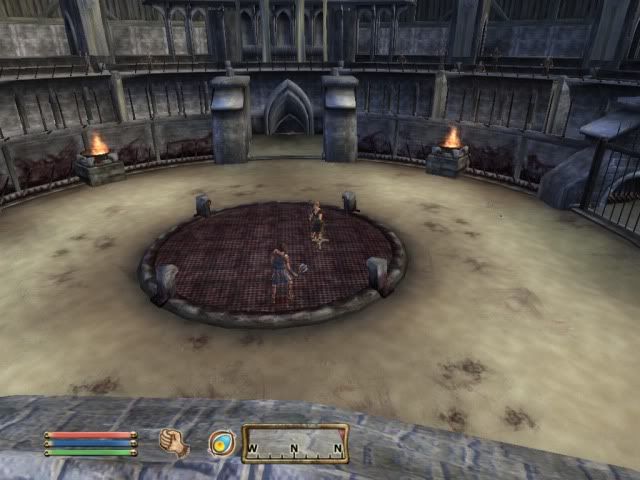This screenshot has width=640, height=480.
Task: Click the fist hand-to-hand weapon icon
Action: [174, 442]
